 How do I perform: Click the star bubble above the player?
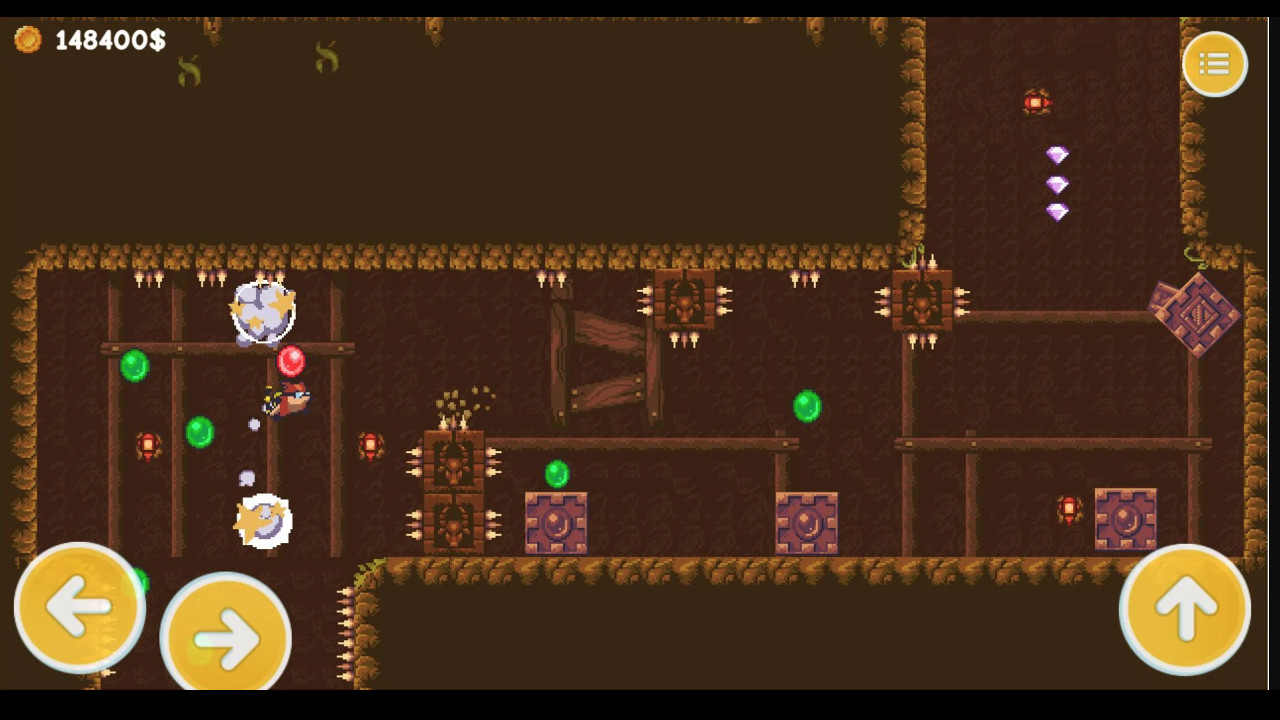(x=263, y=311)
